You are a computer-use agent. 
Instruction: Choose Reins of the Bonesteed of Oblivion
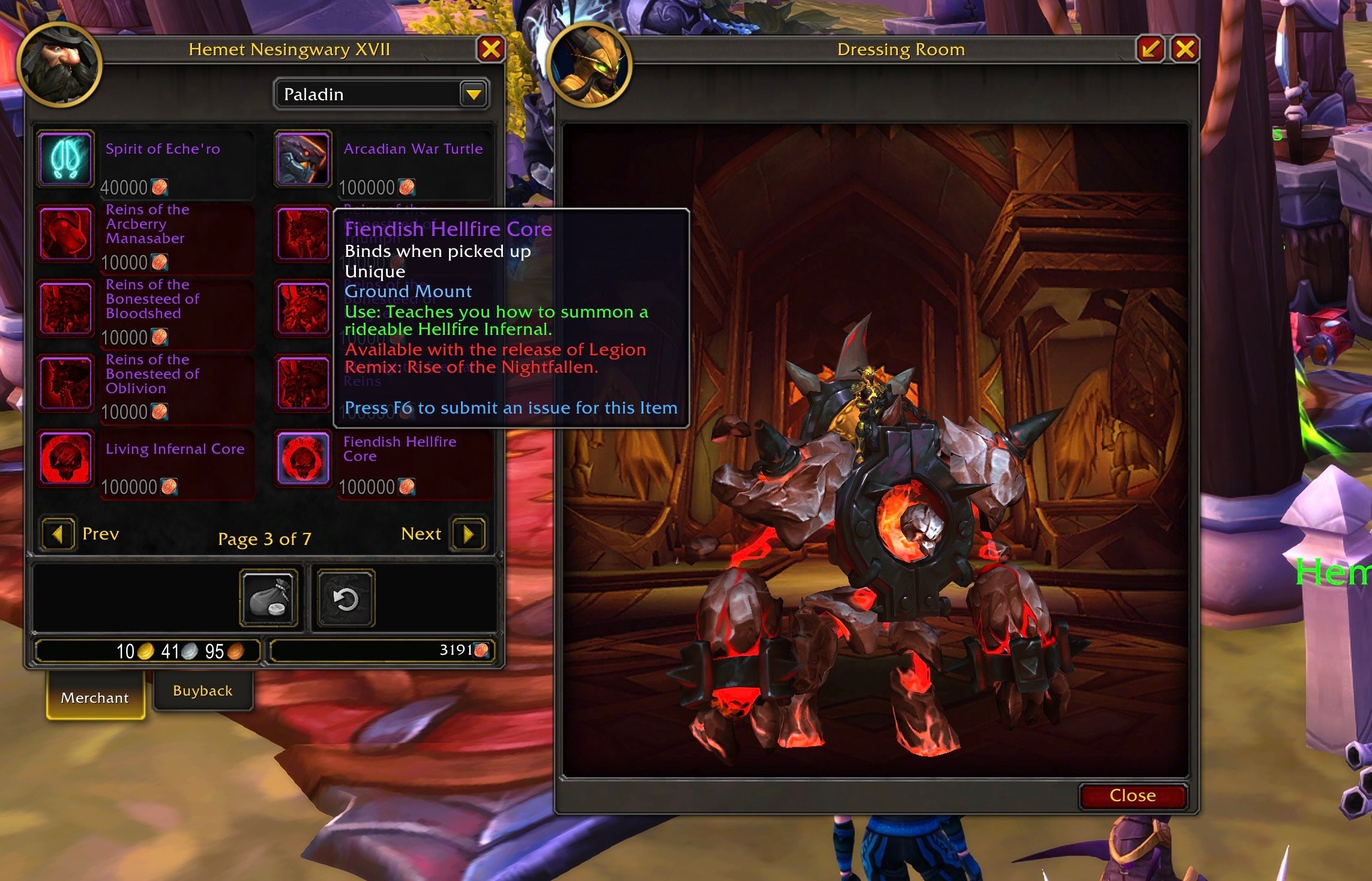tap(66, 383)
